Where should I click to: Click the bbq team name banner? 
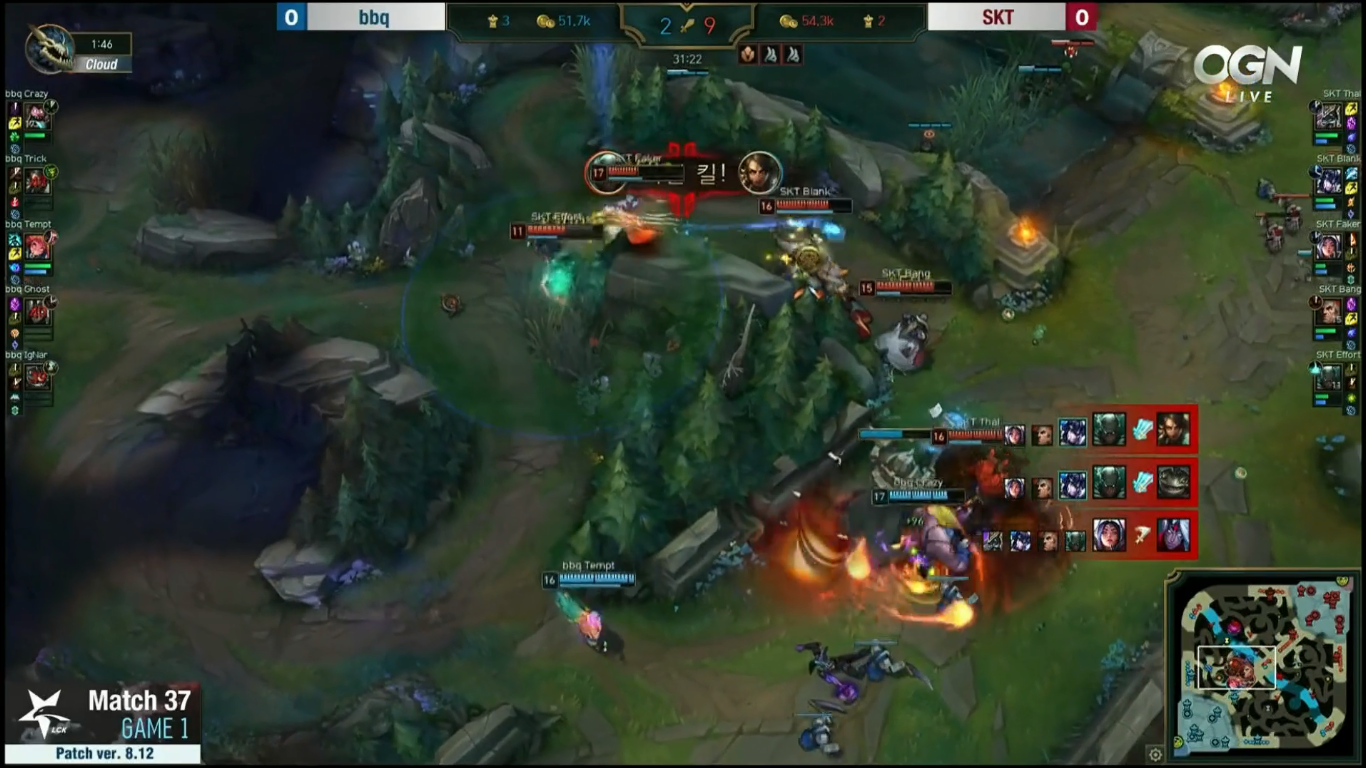coord(375,17)
